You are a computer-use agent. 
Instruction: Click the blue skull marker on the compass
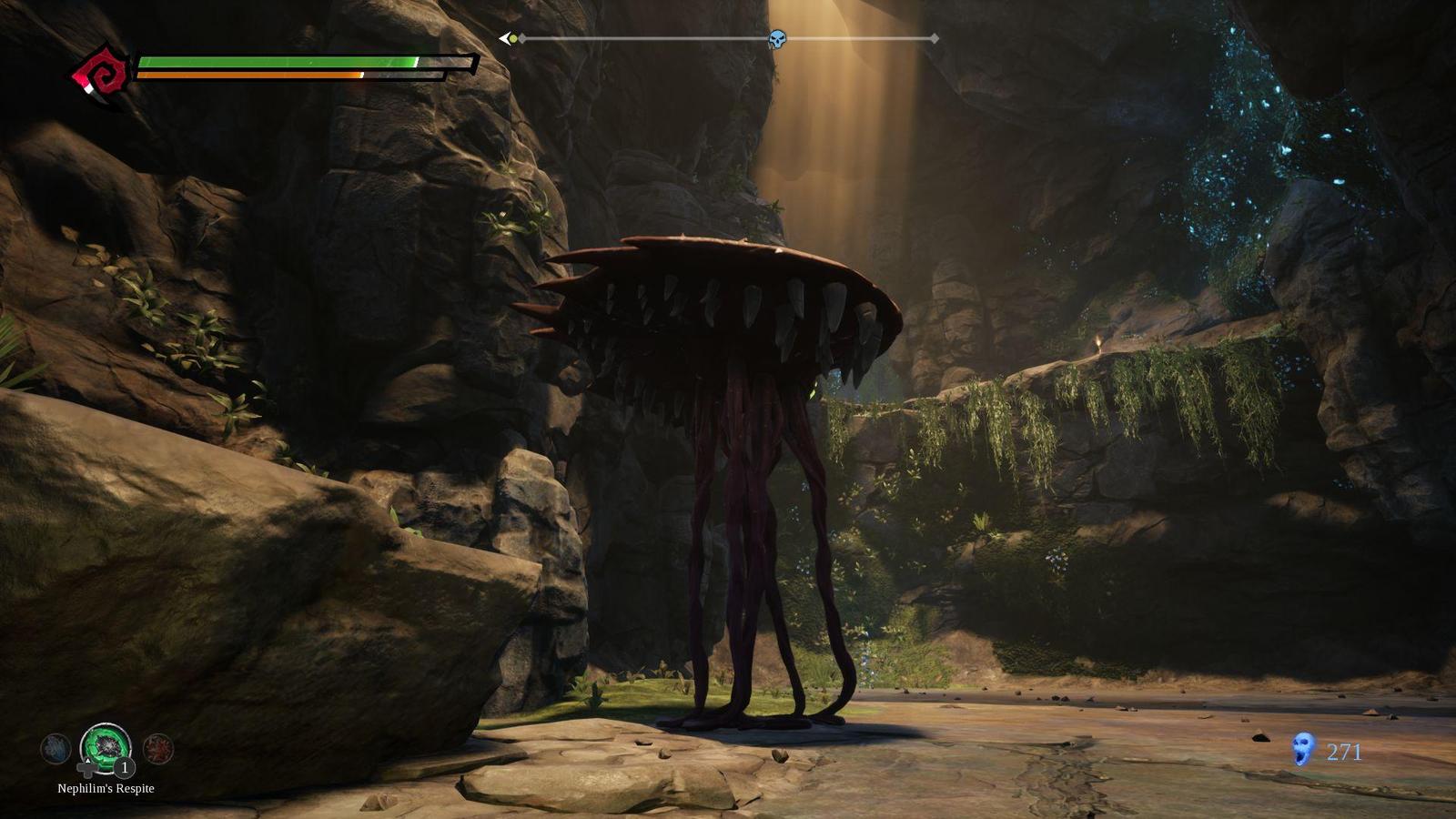pyautogui.click(x=777, y=39)
